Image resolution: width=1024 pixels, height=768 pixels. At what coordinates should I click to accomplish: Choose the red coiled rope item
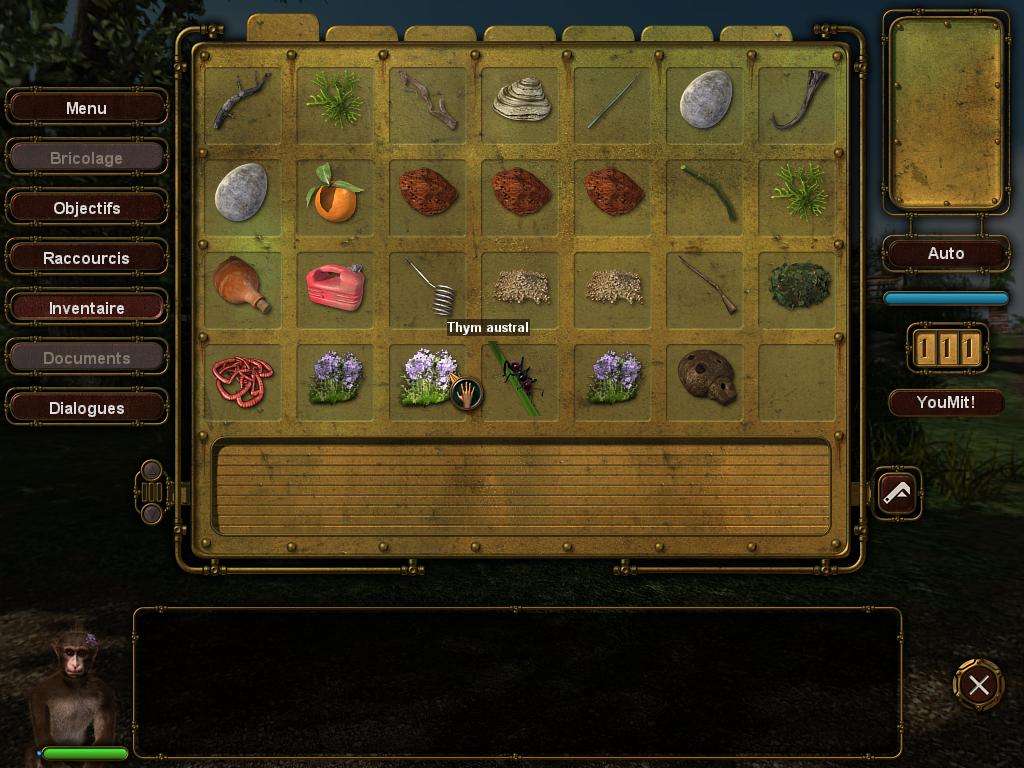click(242, 379)
